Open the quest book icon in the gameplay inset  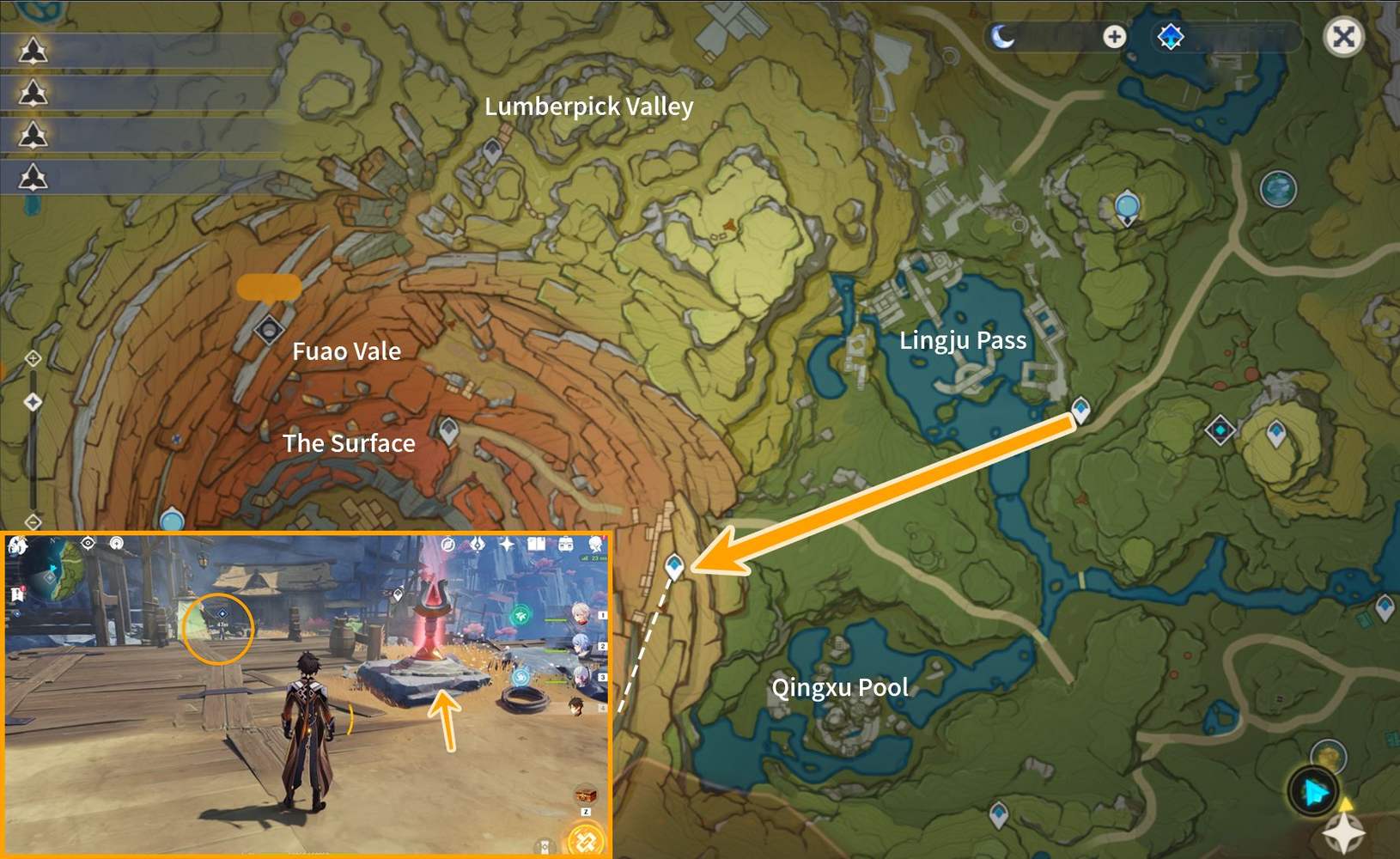pos(538,545)
